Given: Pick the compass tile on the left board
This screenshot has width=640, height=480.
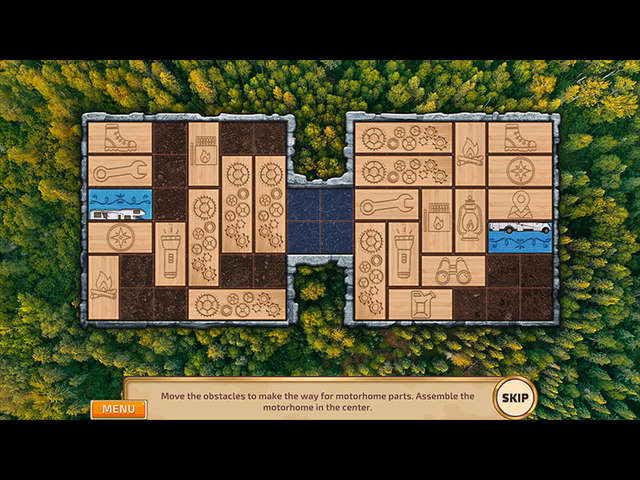Looking at the screenshot, I should tap(120, 237).
